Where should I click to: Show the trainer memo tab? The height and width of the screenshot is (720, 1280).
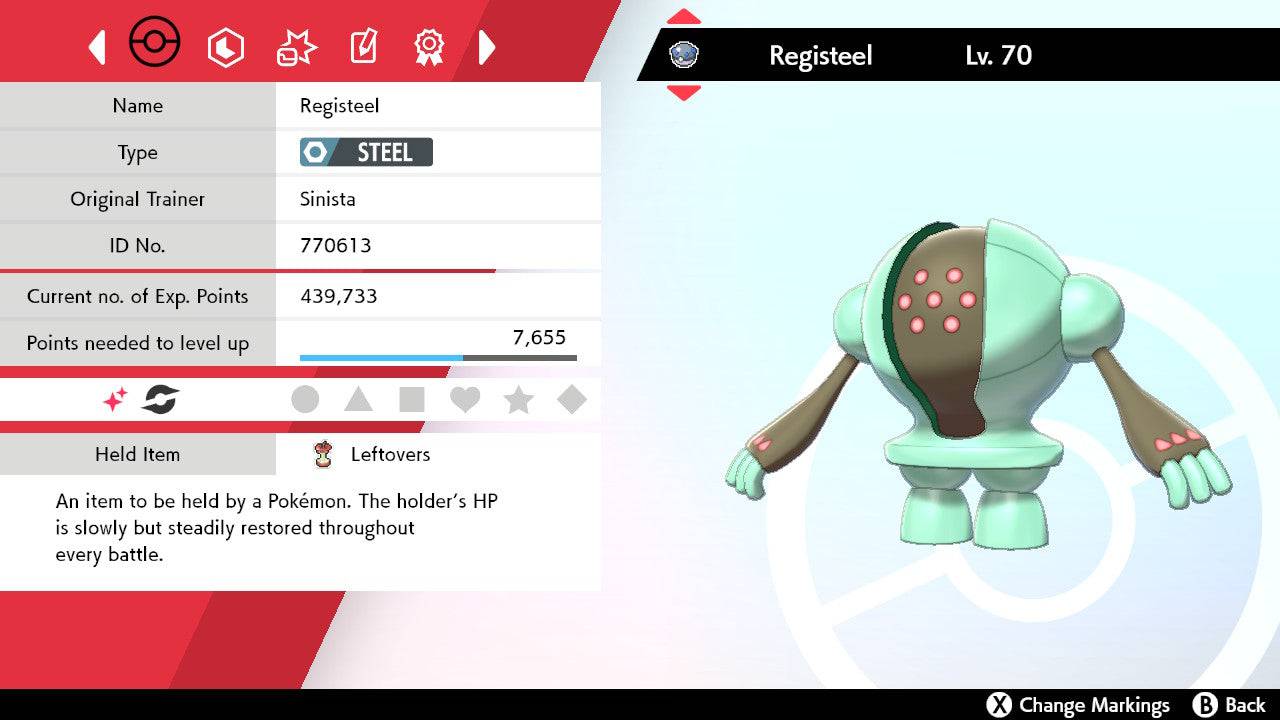(x=362, y=47)
